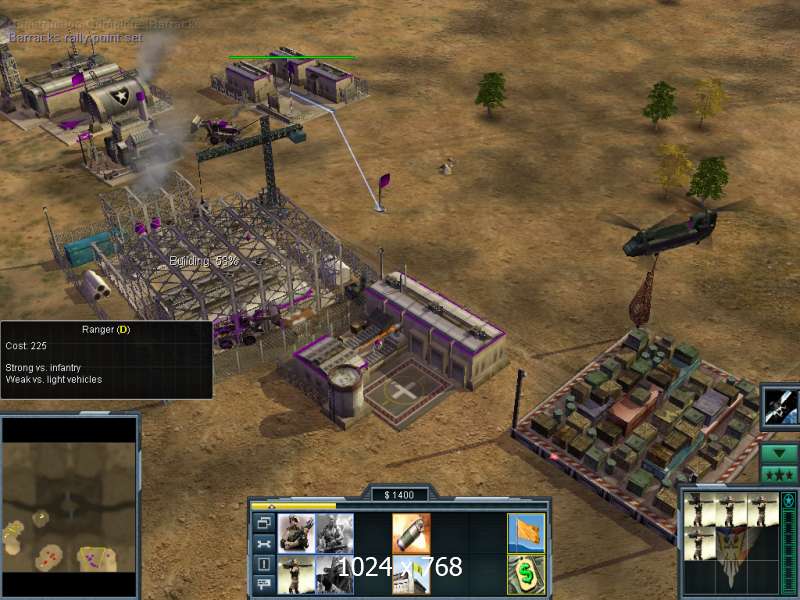Open the three-star Generals promotion button
Viewport: 800px width, 600px height.
click(x=779, y=474)
